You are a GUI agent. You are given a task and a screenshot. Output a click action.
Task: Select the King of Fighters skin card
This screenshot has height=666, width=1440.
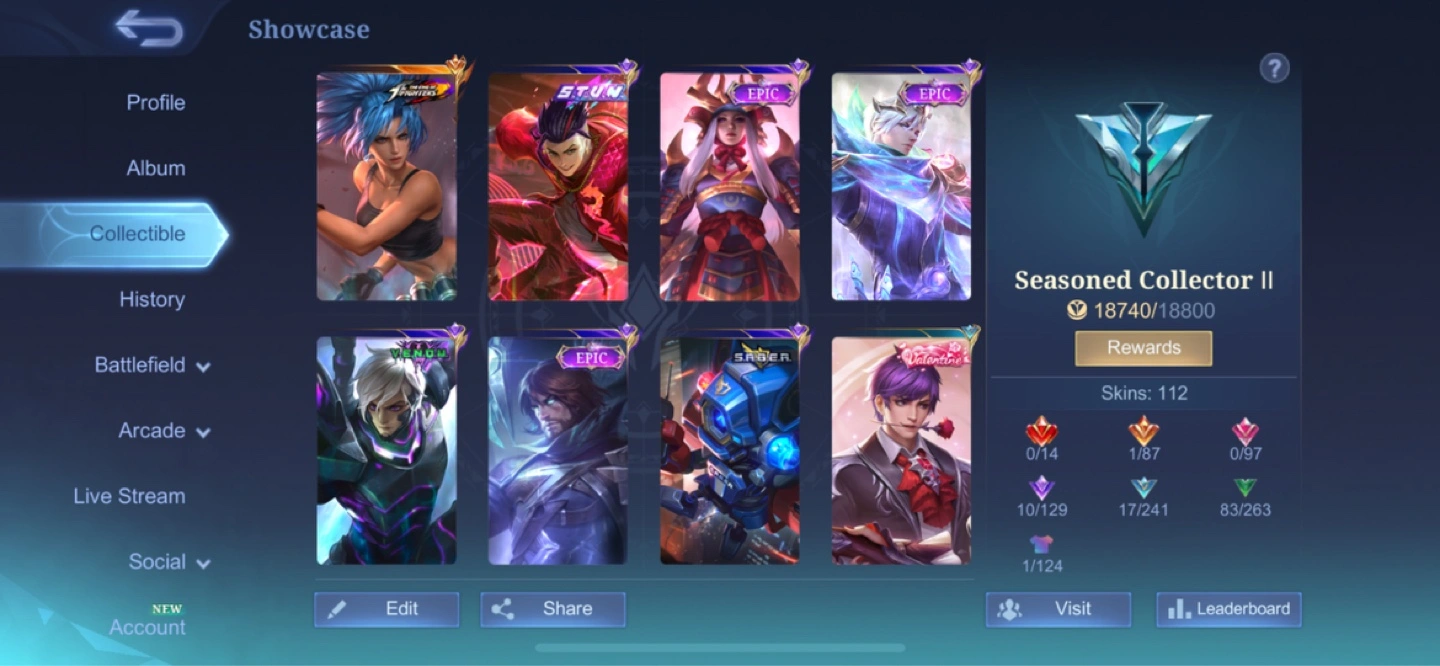pyautogui.click(x=387, y=187)
